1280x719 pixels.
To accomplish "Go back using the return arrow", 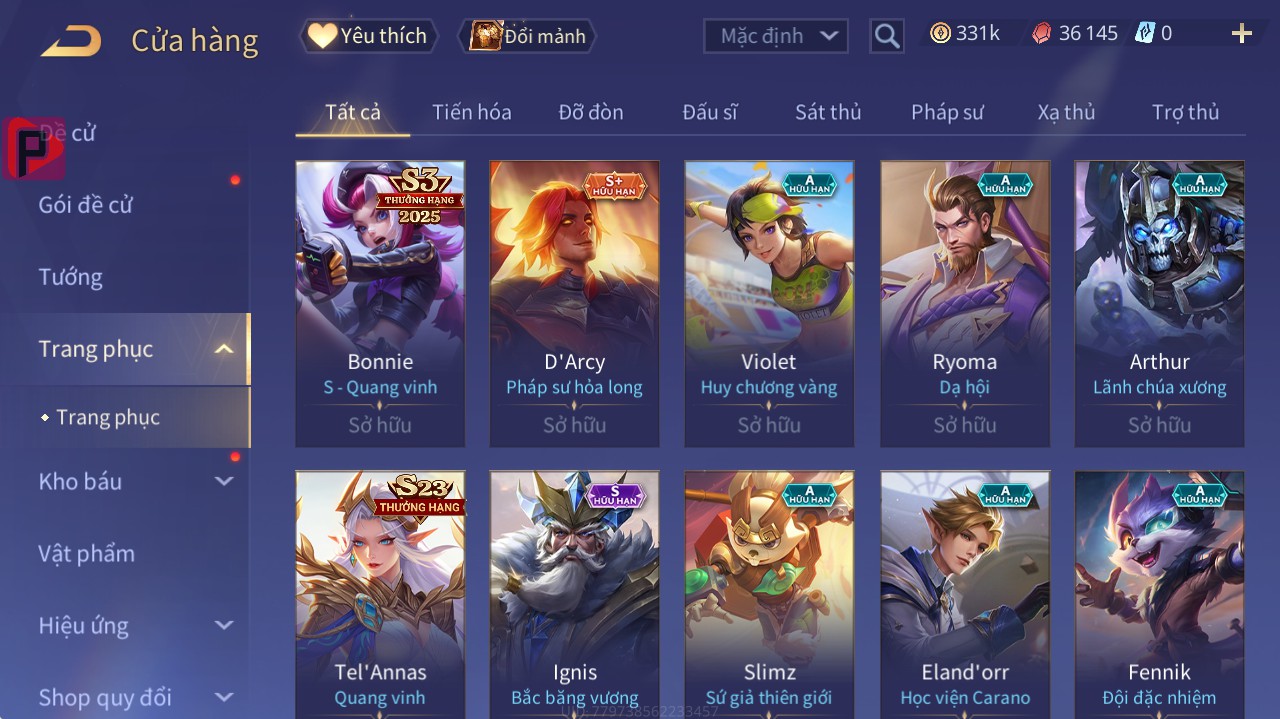I will [71, 41].
